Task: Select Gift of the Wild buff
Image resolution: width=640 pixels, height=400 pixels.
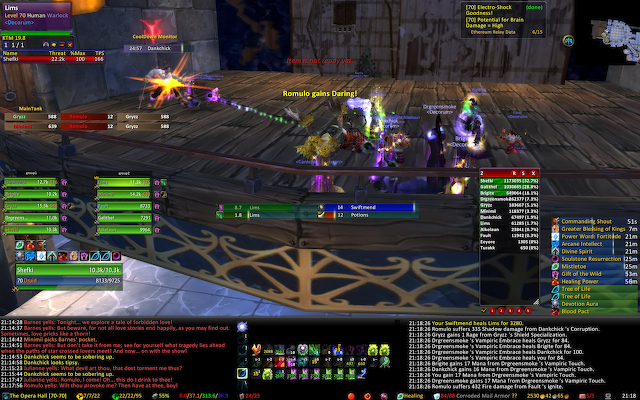Action: [x=587, y=274]
